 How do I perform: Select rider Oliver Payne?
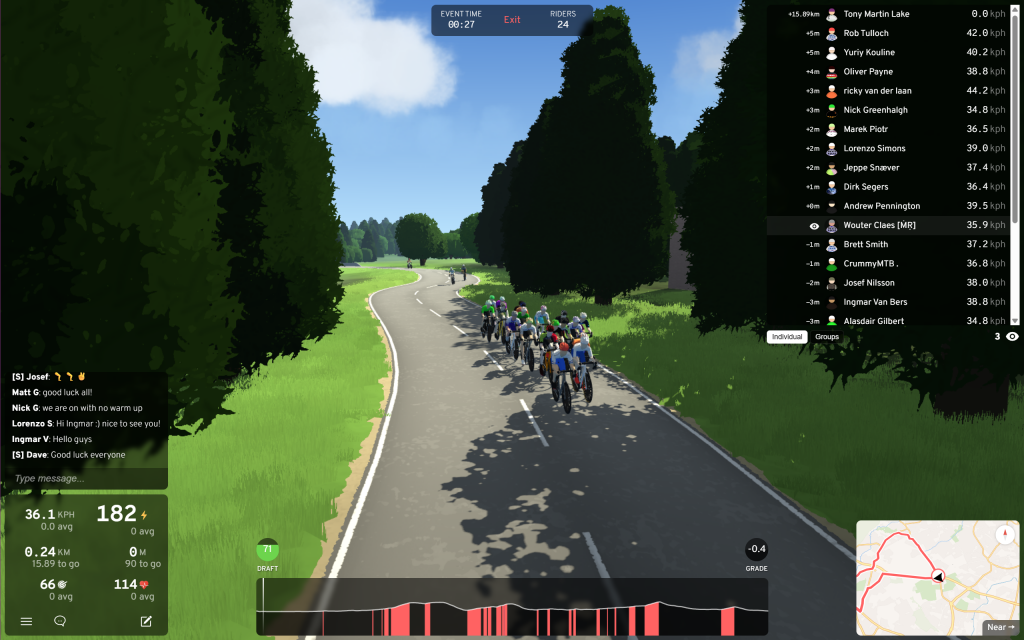coord(868,72)
